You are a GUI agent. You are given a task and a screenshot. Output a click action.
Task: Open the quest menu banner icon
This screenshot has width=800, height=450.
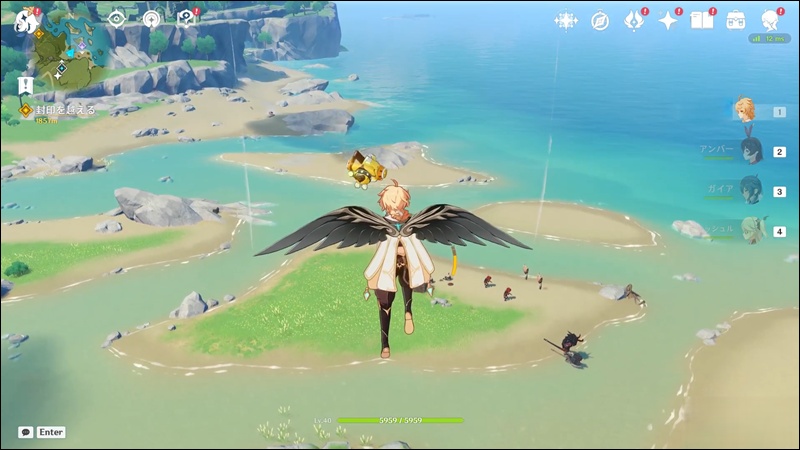pos(25,86)
